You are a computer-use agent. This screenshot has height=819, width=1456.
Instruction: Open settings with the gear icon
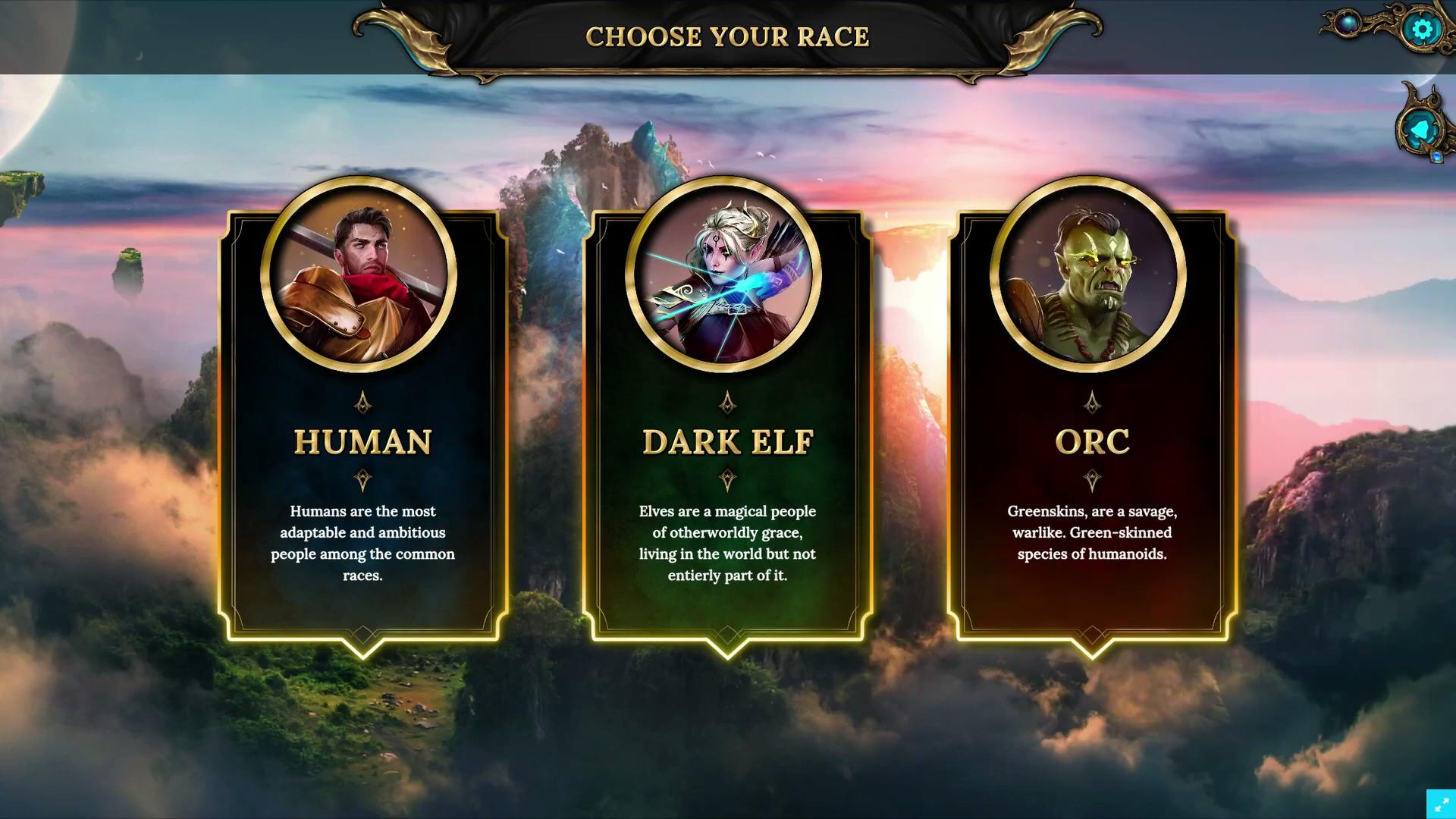(1422, 29)
